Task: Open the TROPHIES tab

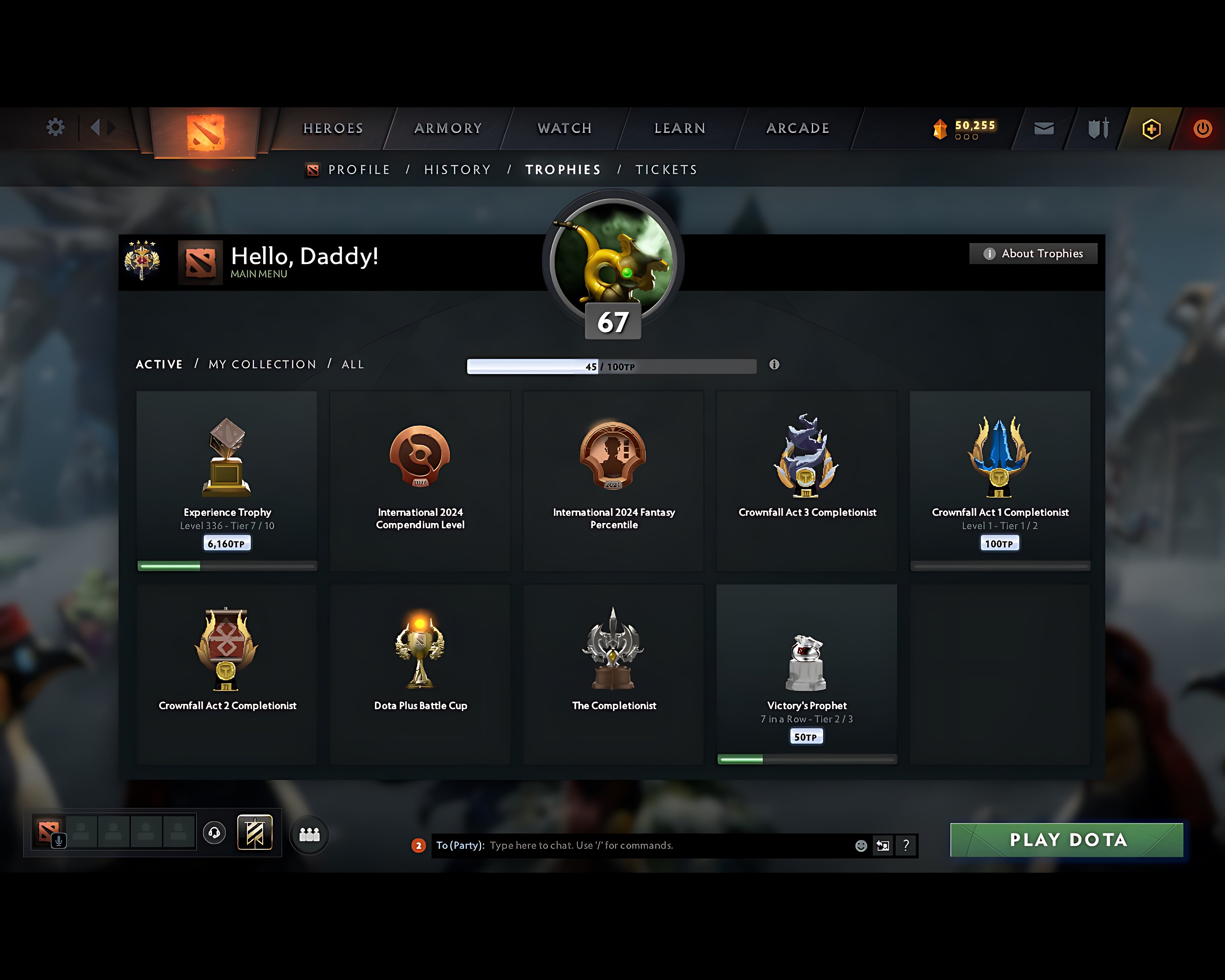Action: tap(562, 169)
